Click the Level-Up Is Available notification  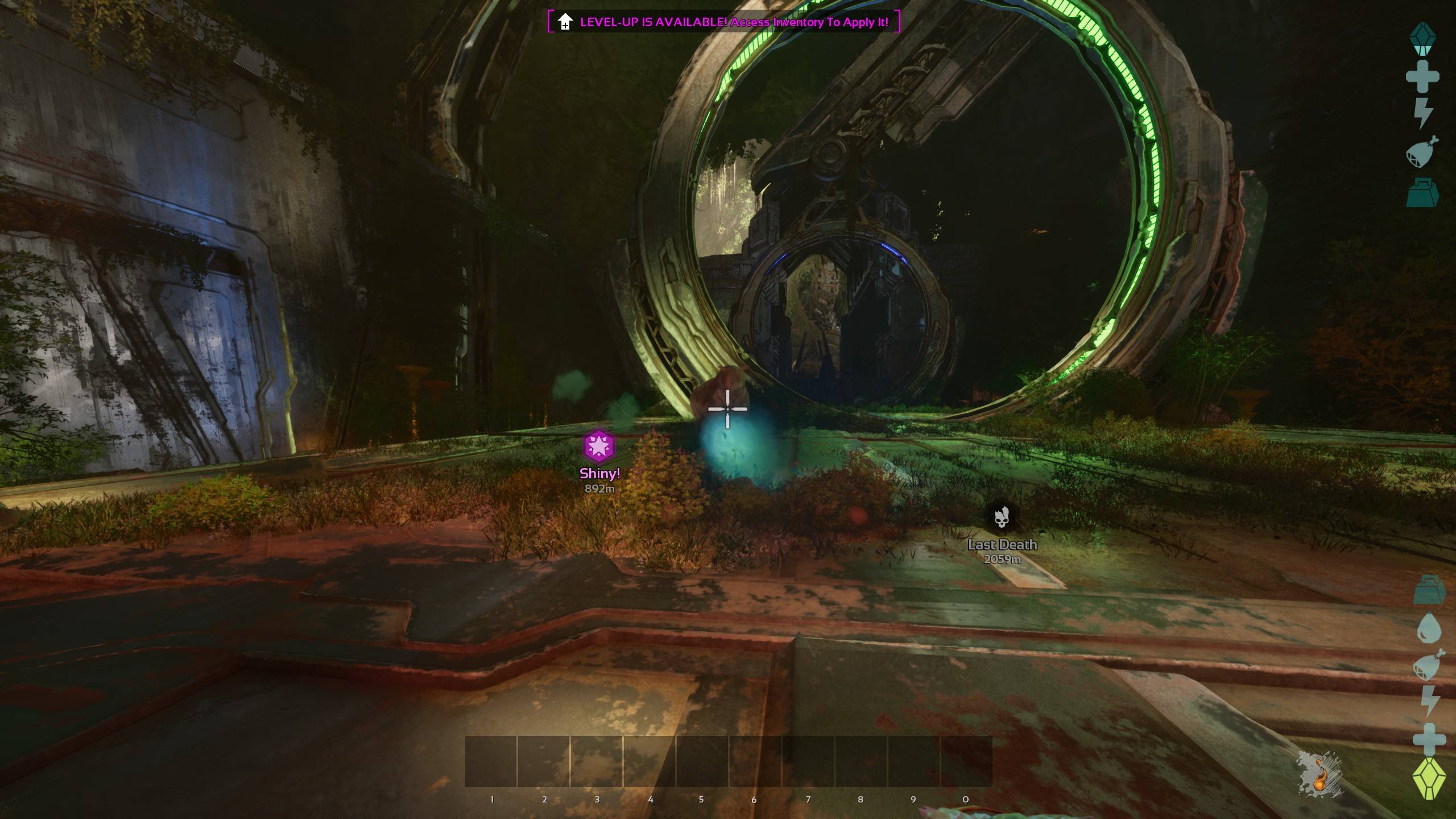pyautogui.click(x=723, y=22)
